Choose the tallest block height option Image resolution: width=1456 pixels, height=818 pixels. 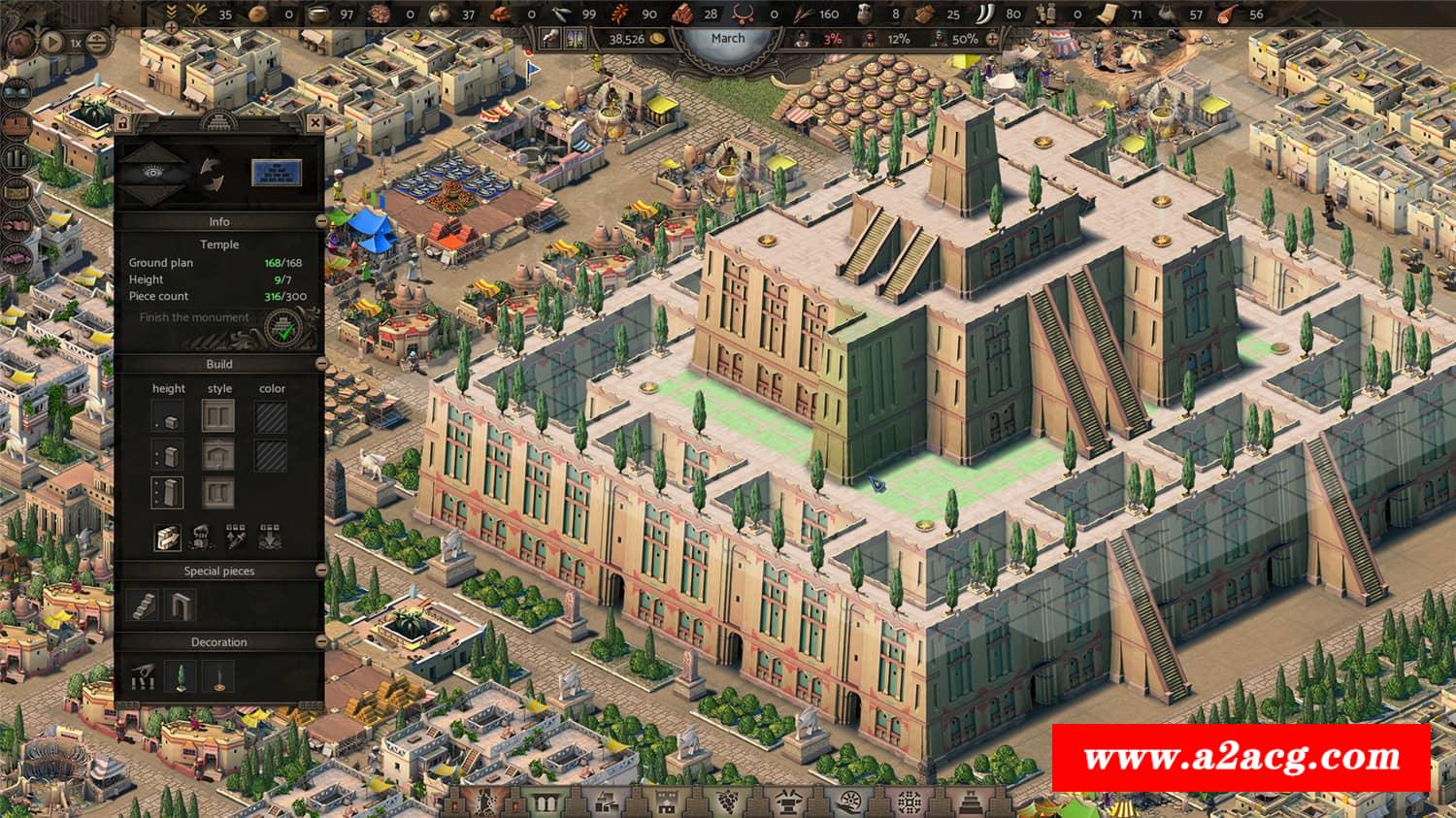(167, 491)
